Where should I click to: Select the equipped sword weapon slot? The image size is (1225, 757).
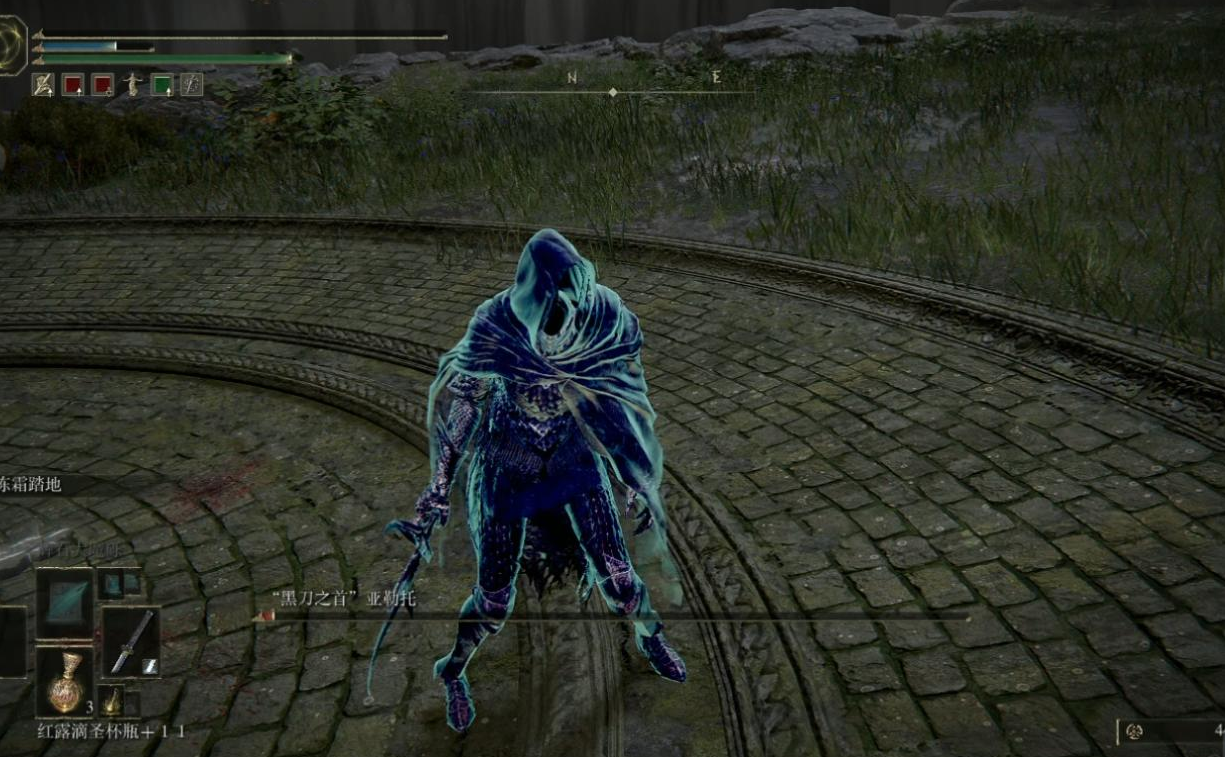point(131,639)
